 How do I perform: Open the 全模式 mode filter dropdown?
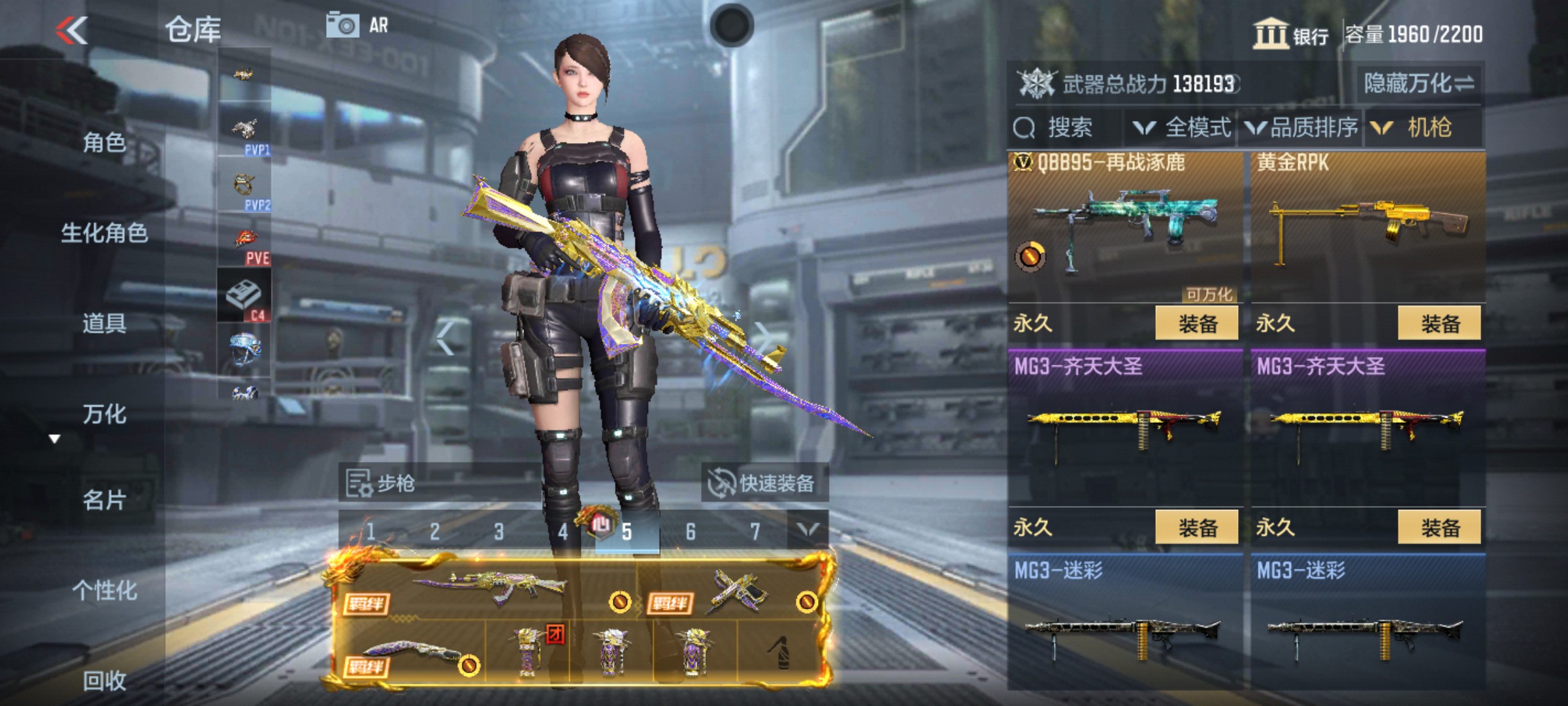[1183, 127]
